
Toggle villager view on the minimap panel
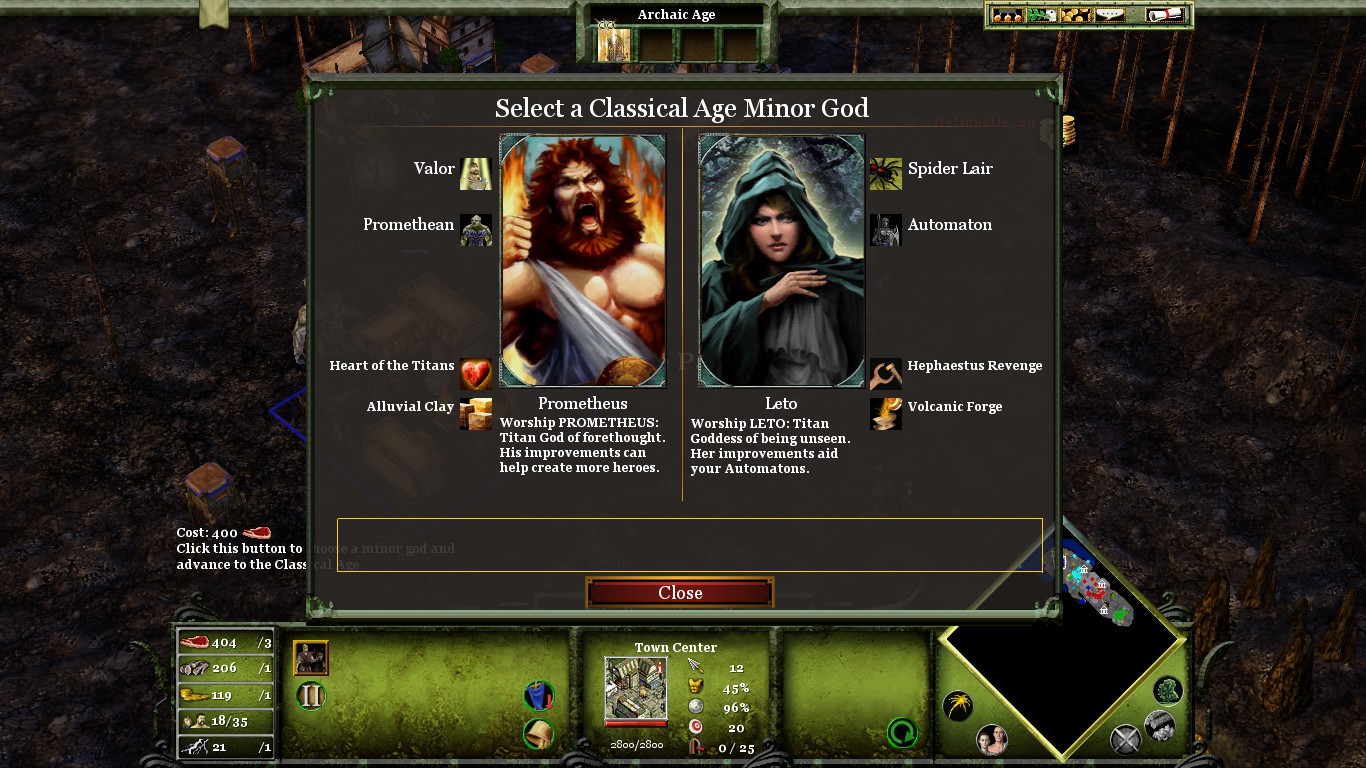tap(991, 738)
